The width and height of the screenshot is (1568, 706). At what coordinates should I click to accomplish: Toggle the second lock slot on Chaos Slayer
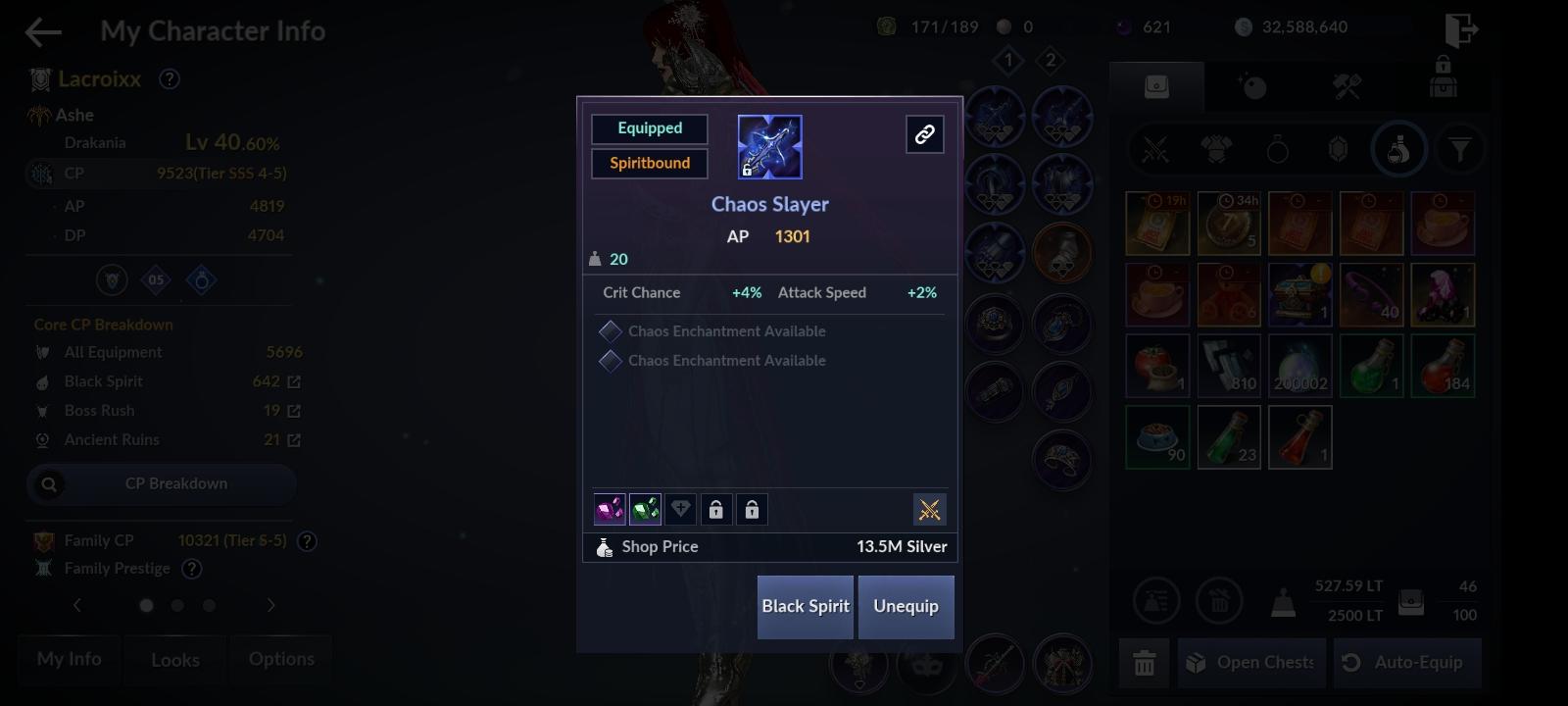752,509
